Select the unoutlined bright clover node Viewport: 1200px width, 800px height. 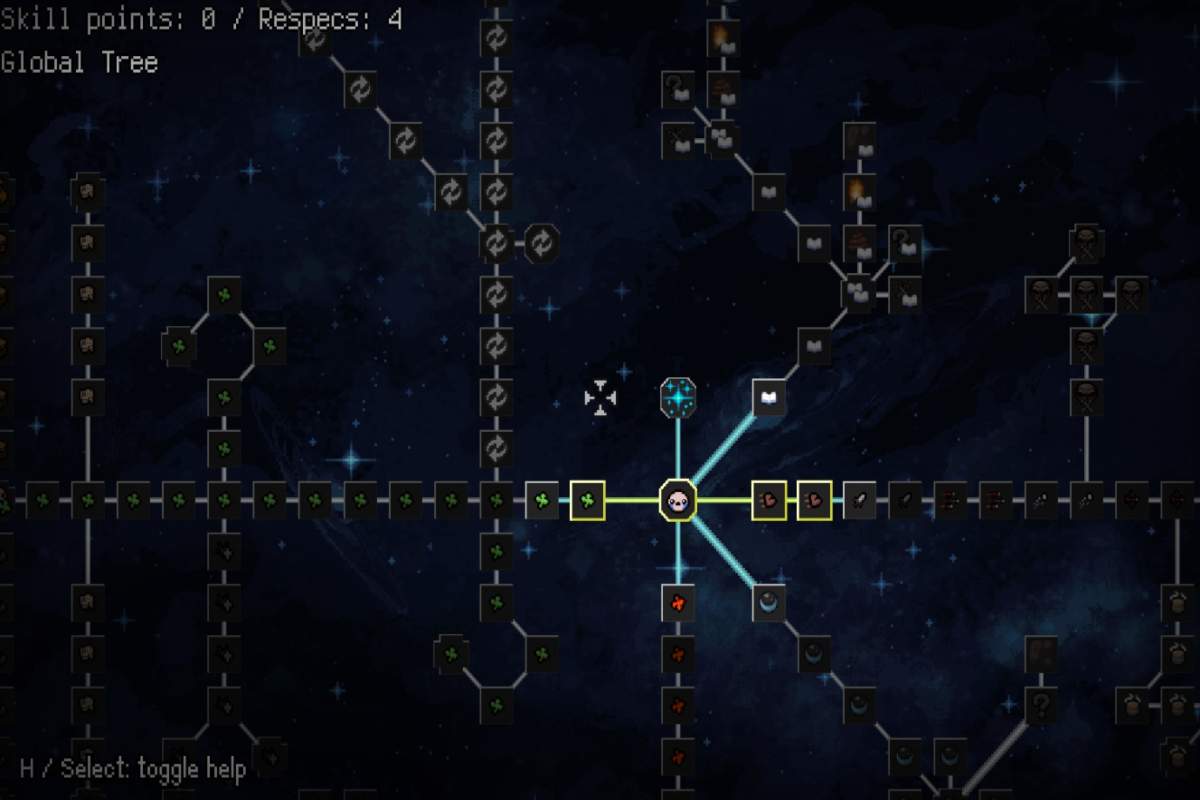tap(542, 500)
